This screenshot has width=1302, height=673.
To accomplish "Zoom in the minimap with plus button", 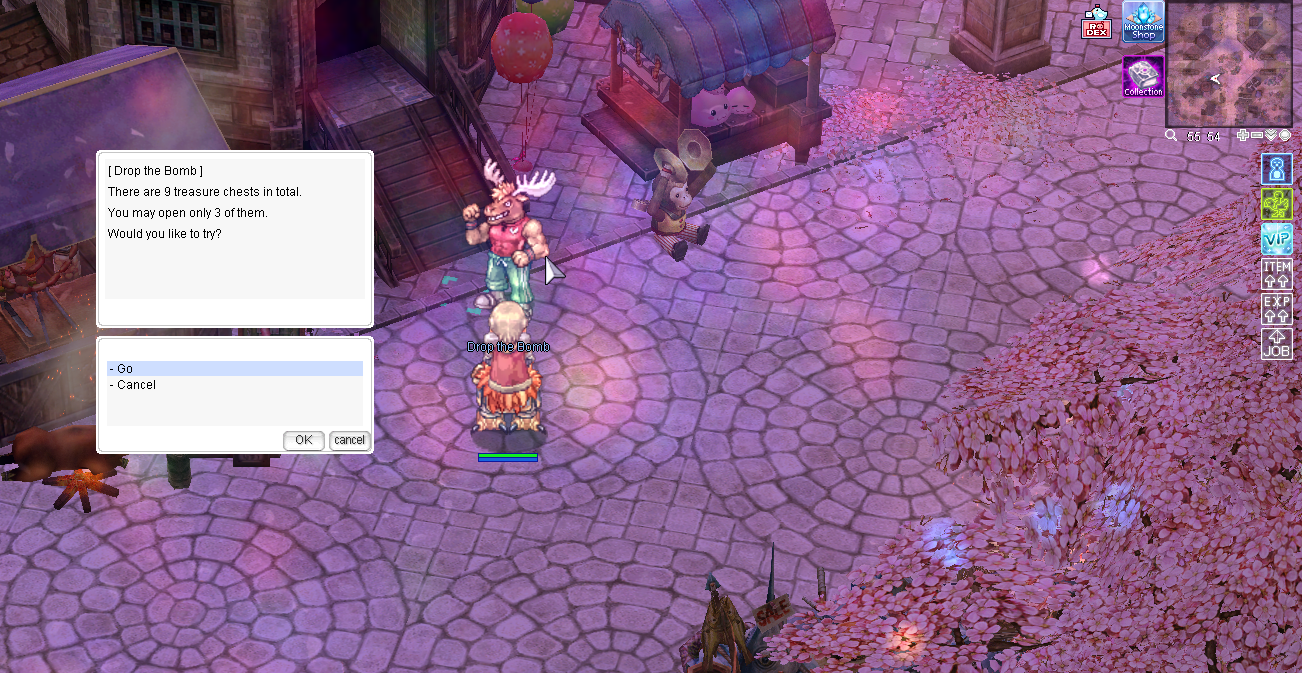I will (1243, 135).
